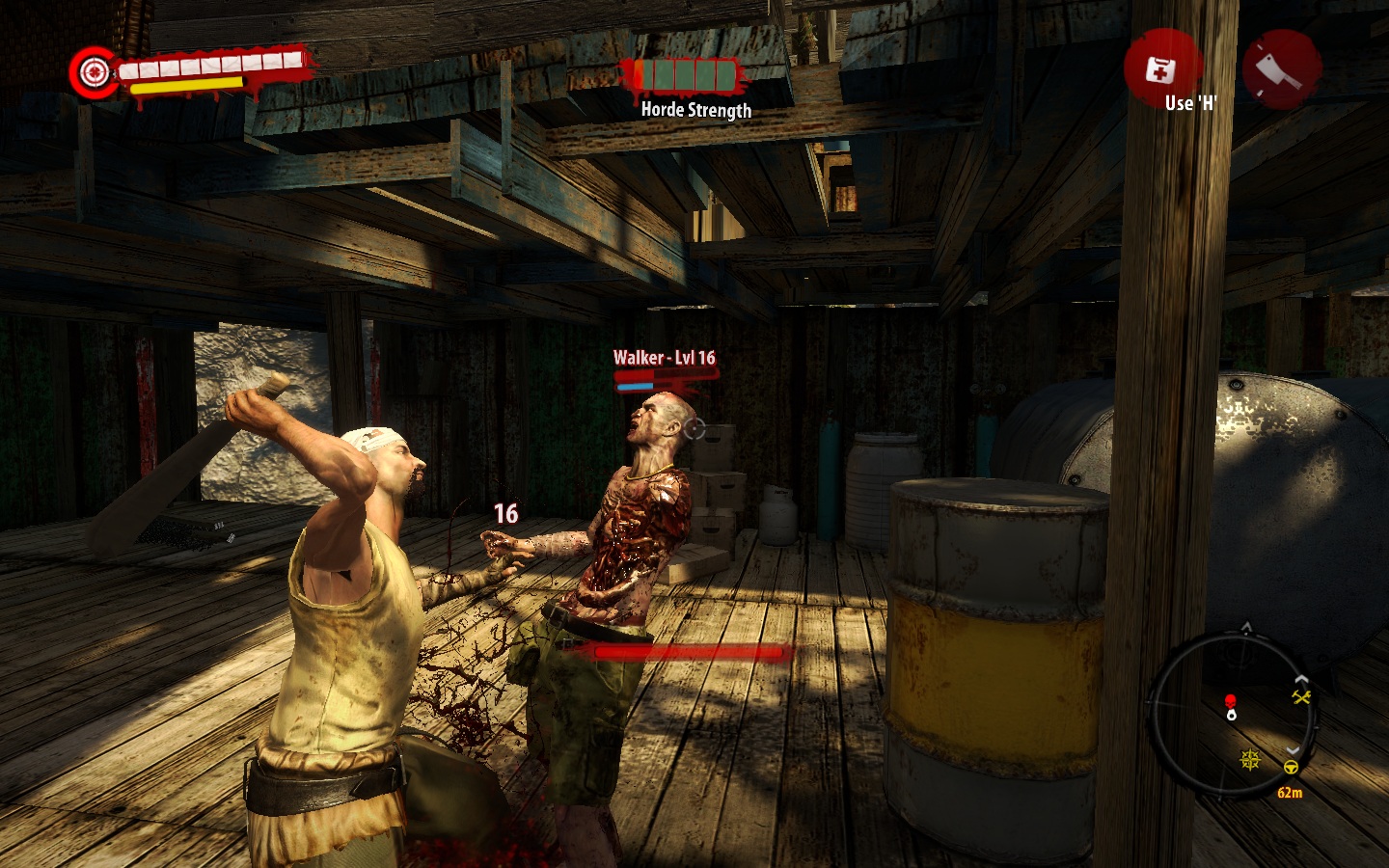
Task: Click the red target icon beside health bar
Action: (94, 71)
